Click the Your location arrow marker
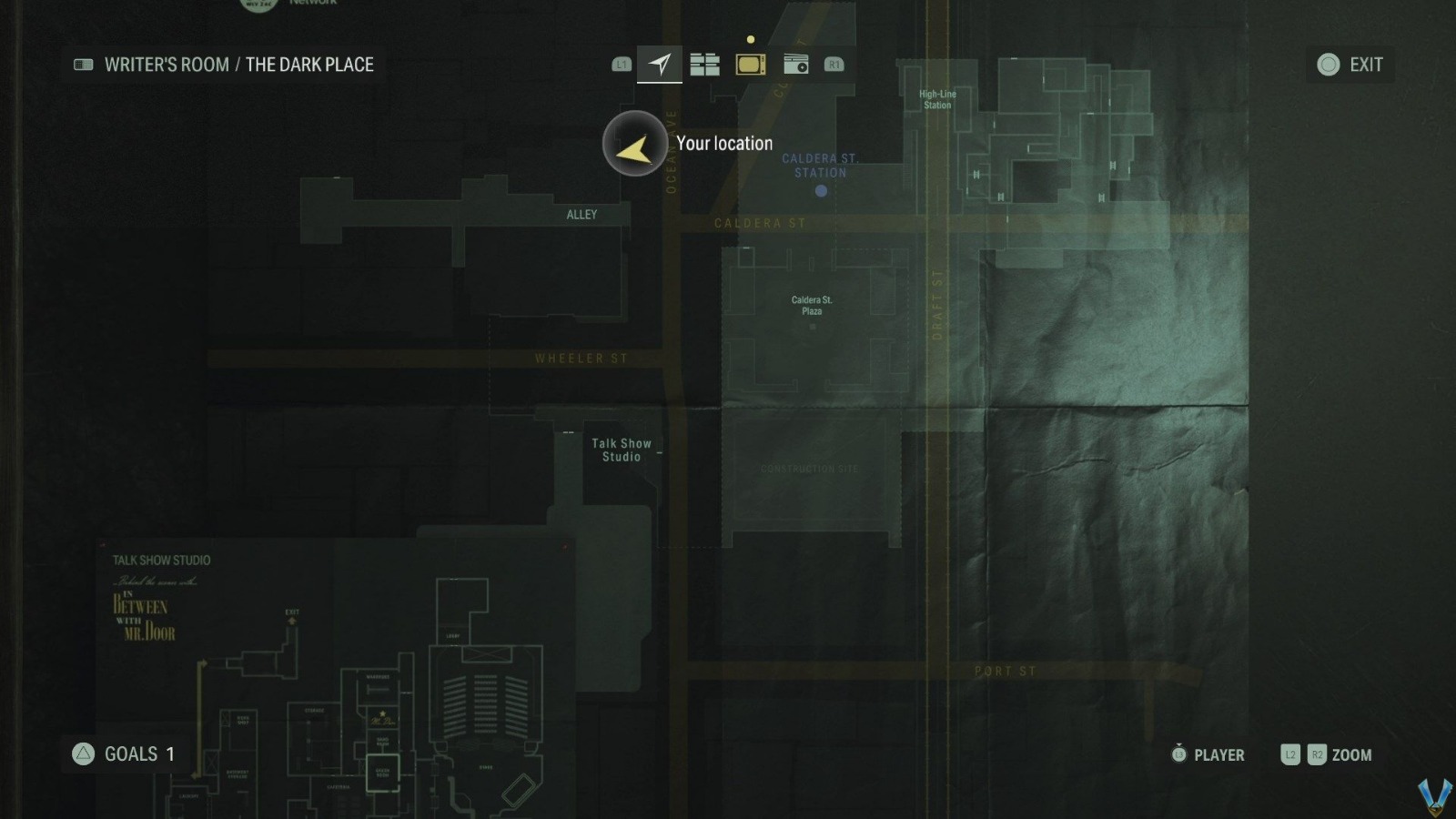Screen dimensions: 1456x819 (634, 144)
